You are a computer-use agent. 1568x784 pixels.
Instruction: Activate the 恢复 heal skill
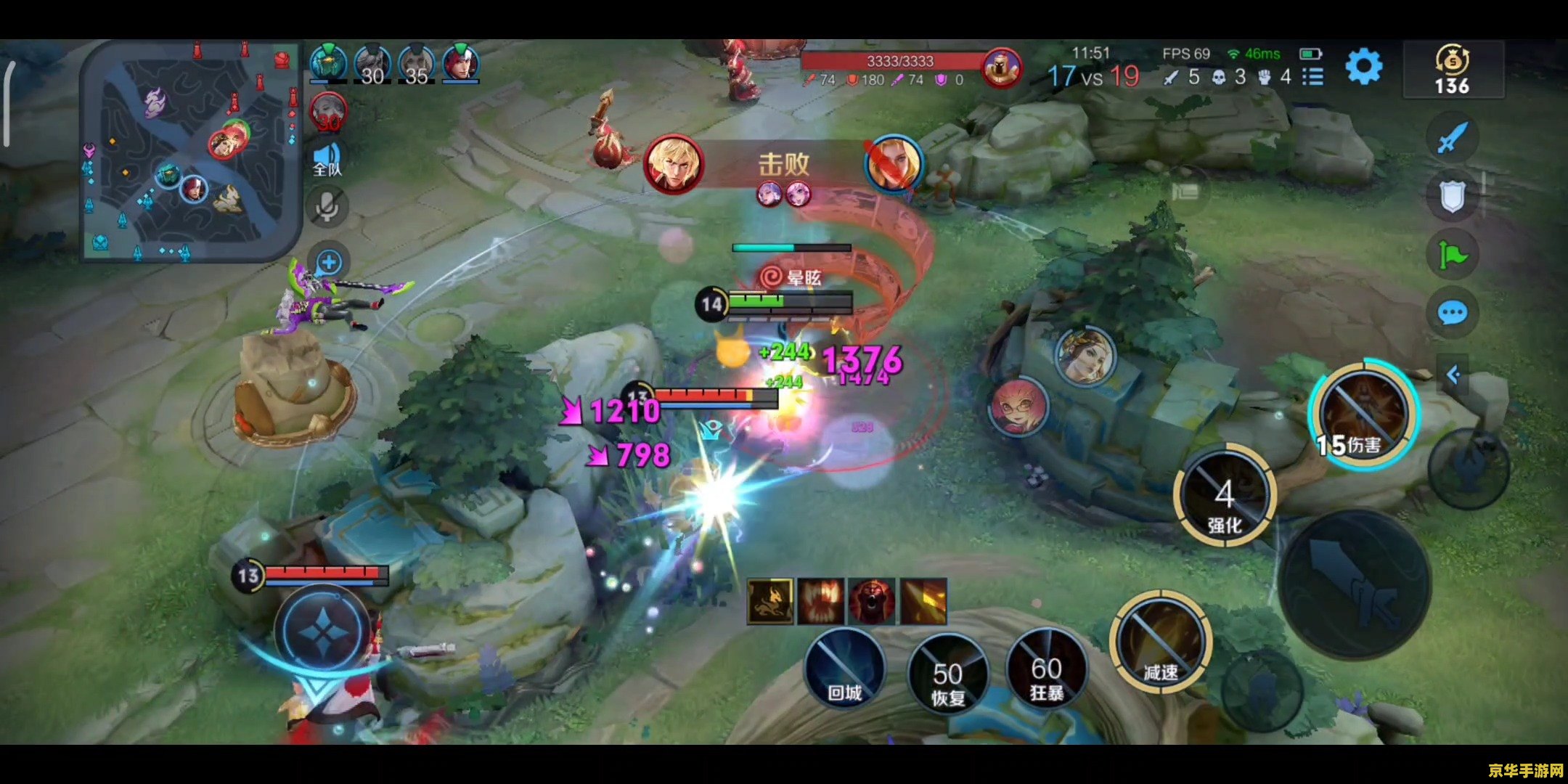click(947, 674)
